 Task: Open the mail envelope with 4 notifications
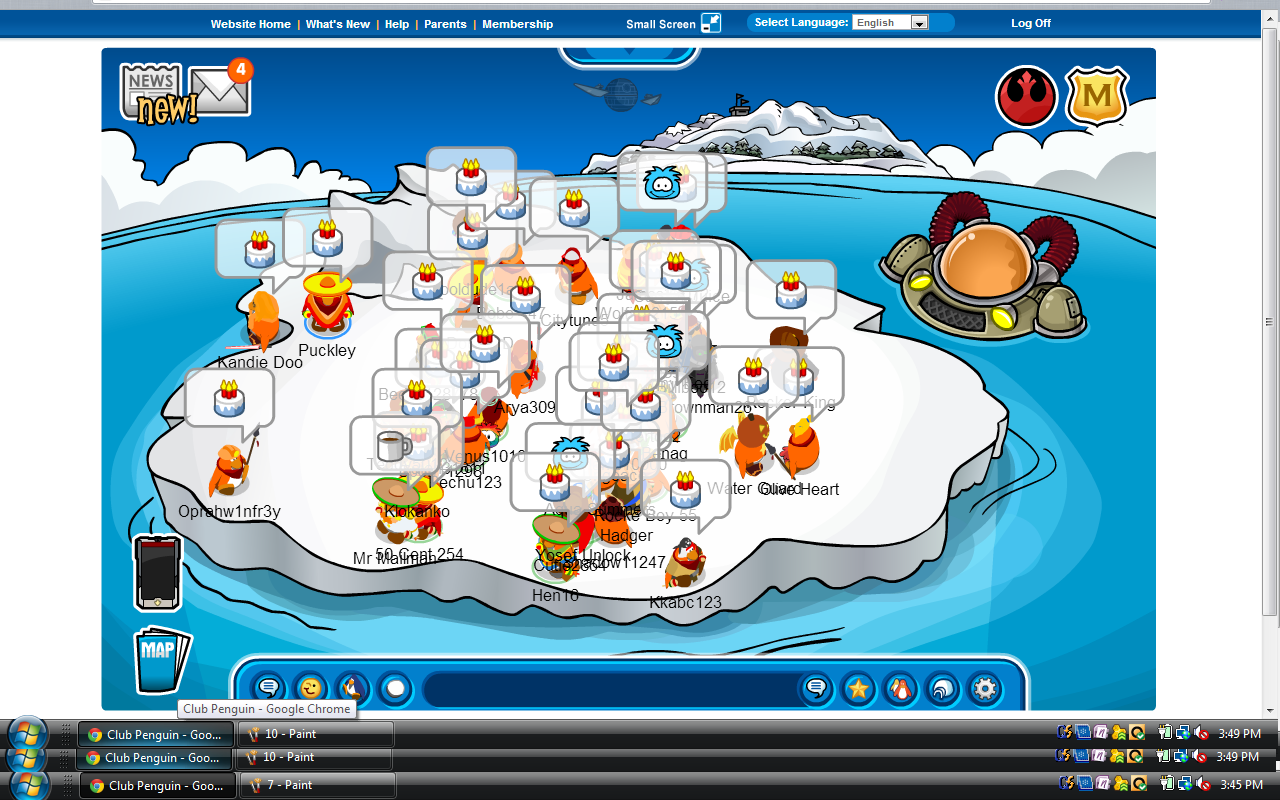click(219, 93)
